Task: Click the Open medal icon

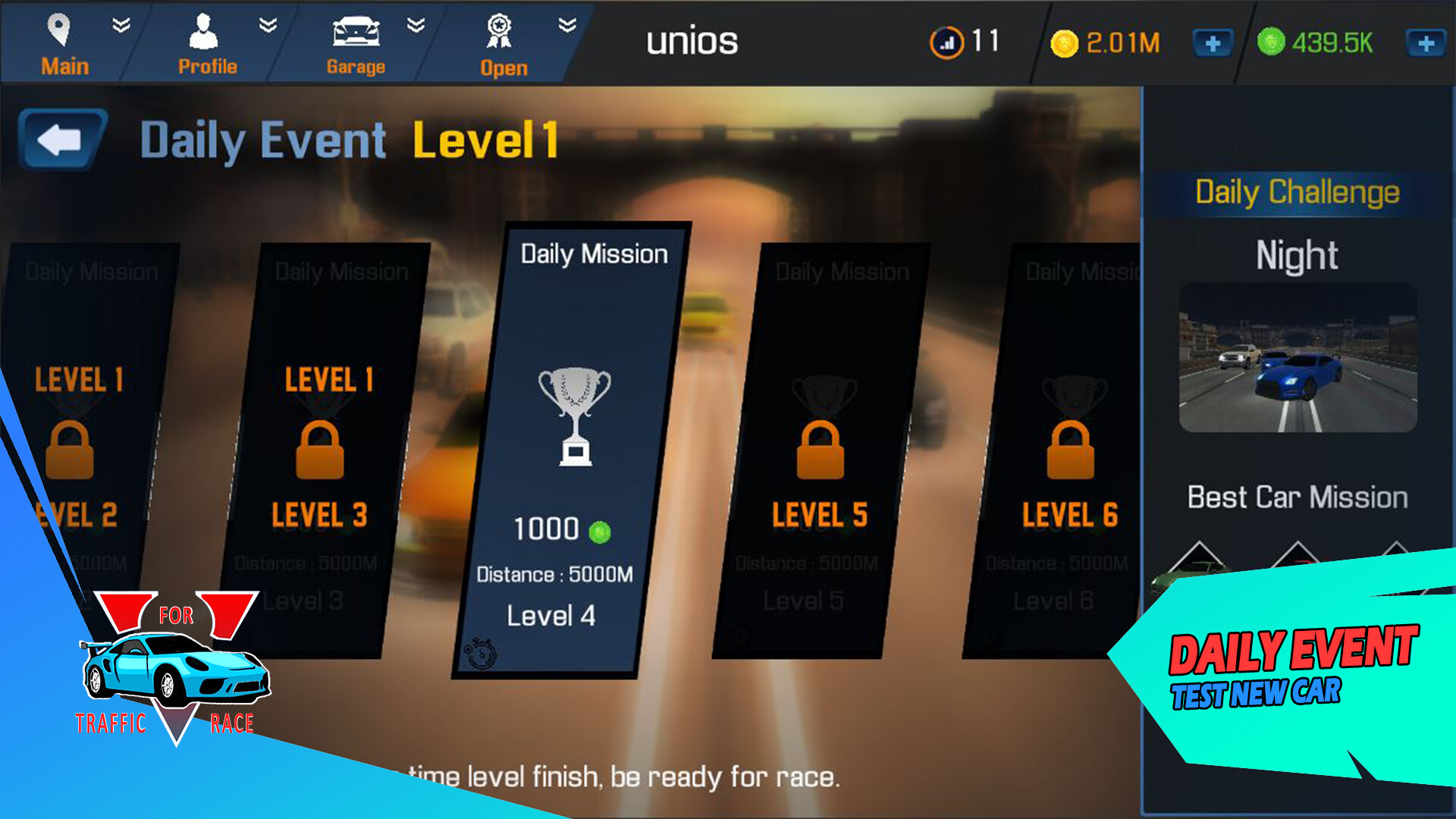Action: 500,30
